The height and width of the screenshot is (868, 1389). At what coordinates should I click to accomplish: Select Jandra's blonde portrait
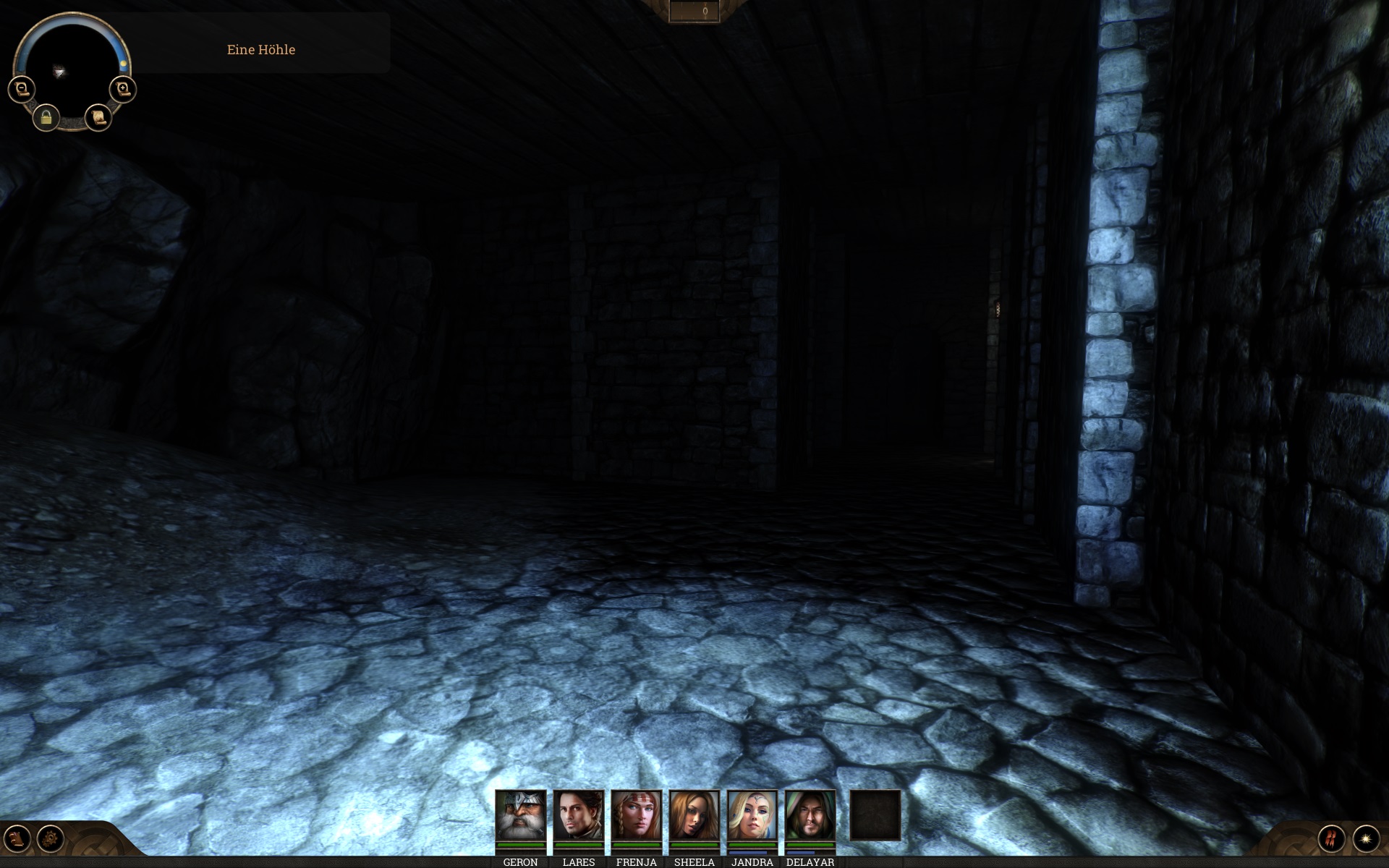(x=752, y=814)
